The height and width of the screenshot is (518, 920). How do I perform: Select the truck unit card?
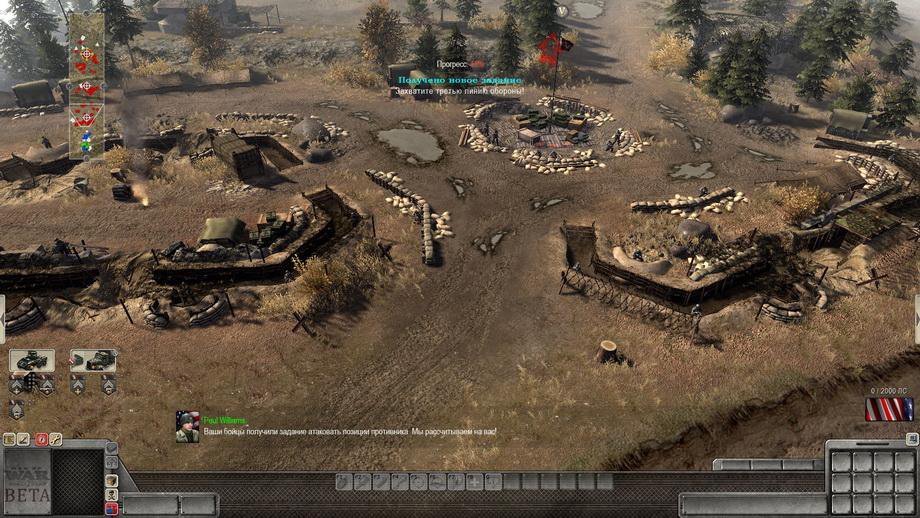tap(93, 360)
